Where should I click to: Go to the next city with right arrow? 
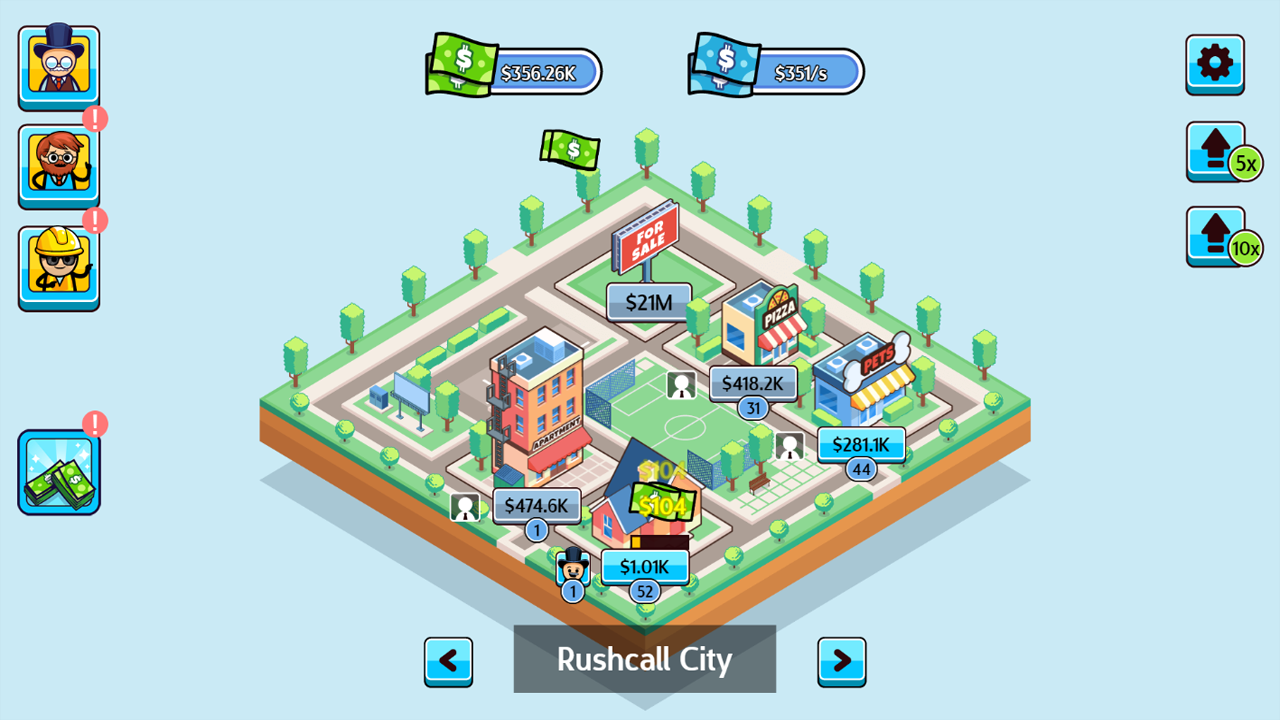(x=841, y=661)
